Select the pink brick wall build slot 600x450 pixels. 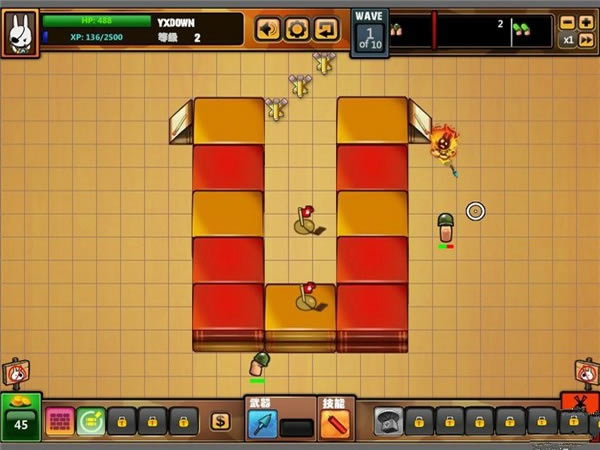click(x=60, y=421)
